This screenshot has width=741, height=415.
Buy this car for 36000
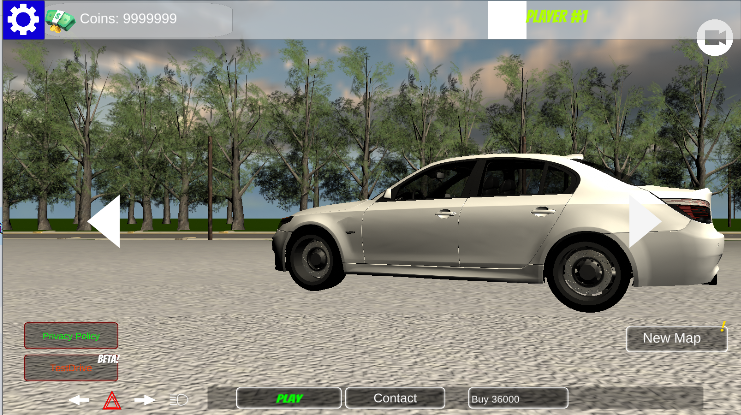click(518, 398)
